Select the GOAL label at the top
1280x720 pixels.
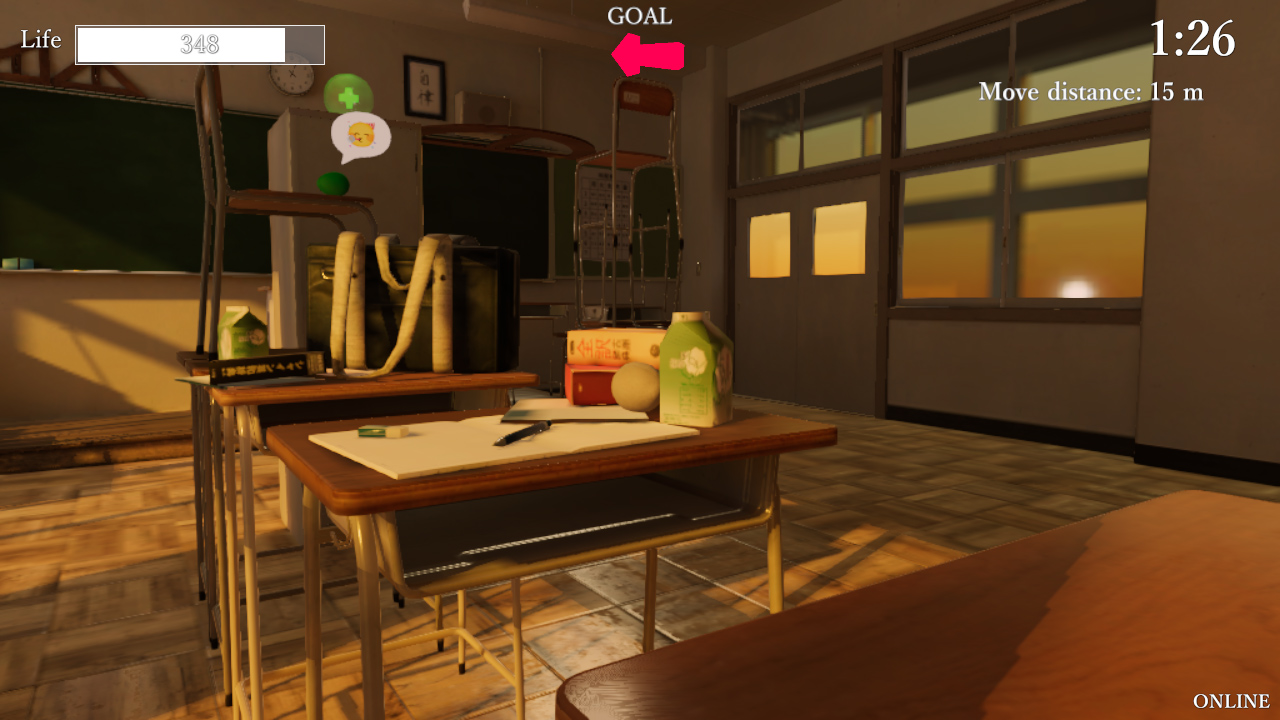click(639, 15)
